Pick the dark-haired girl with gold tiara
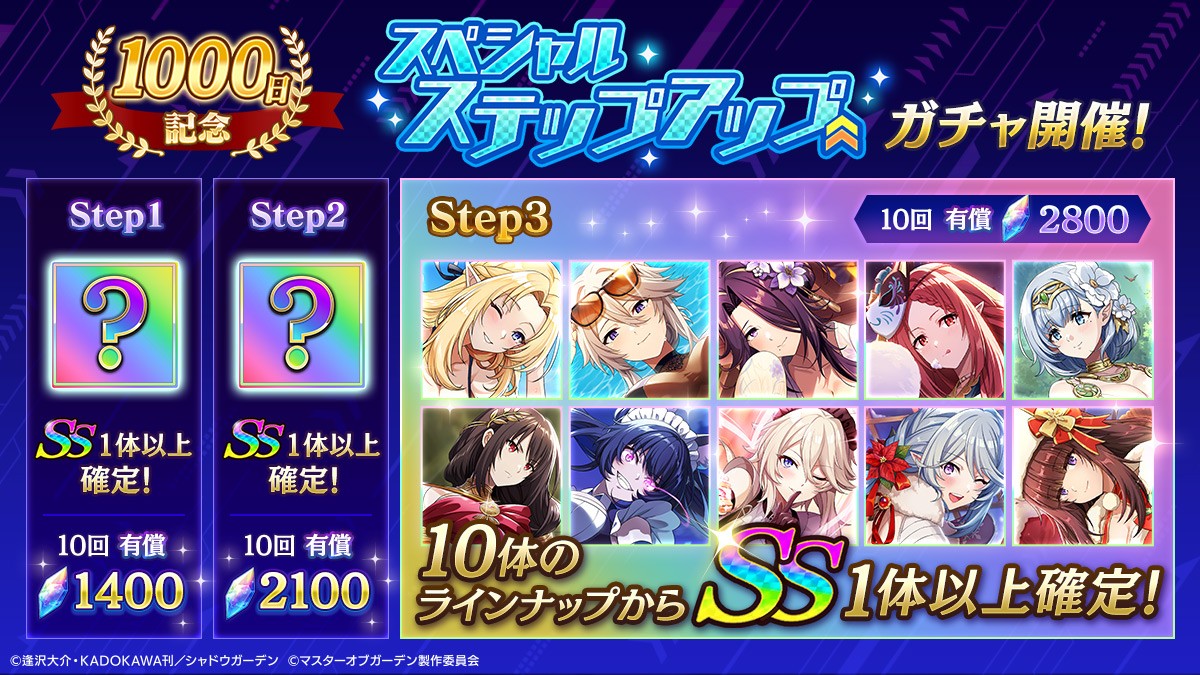Image resolution: width=1200 pixels, height=675 pixels. pyautogui.click(x=491, y=472)
